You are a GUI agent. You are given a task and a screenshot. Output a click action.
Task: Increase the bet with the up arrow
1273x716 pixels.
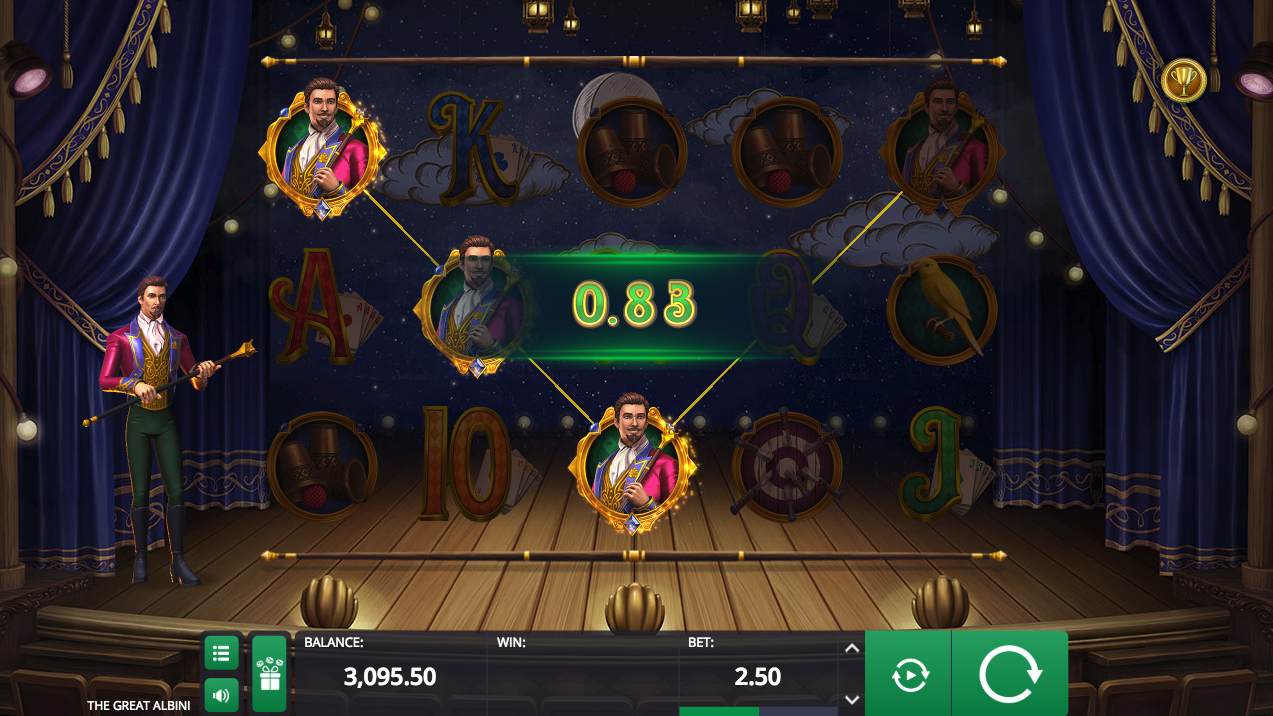851,648
